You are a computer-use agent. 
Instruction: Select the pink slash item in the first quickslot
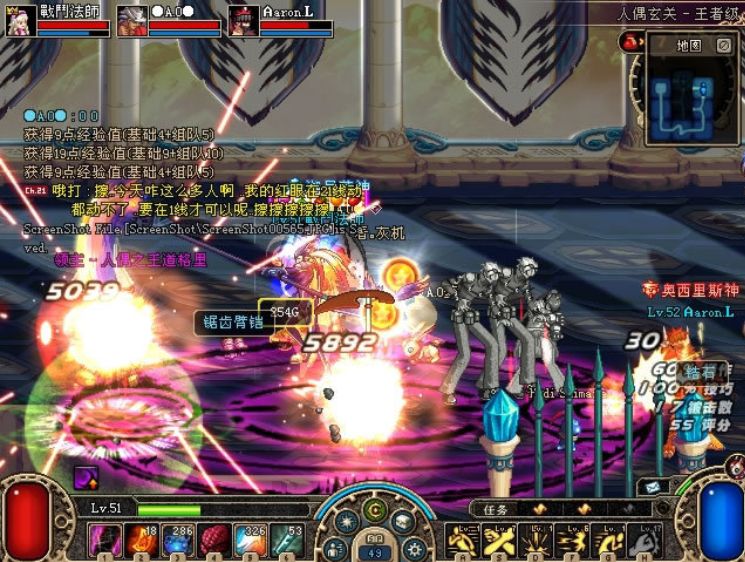[105, 540]
